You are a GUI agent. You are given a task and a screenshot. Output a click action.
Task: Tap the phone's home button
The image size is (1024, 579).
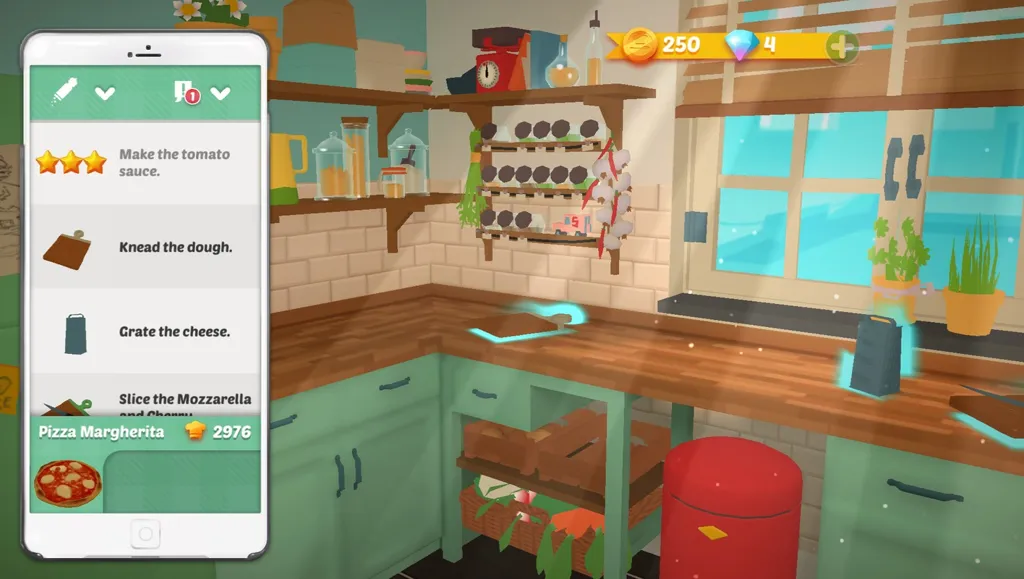click(x=145, y=535)
